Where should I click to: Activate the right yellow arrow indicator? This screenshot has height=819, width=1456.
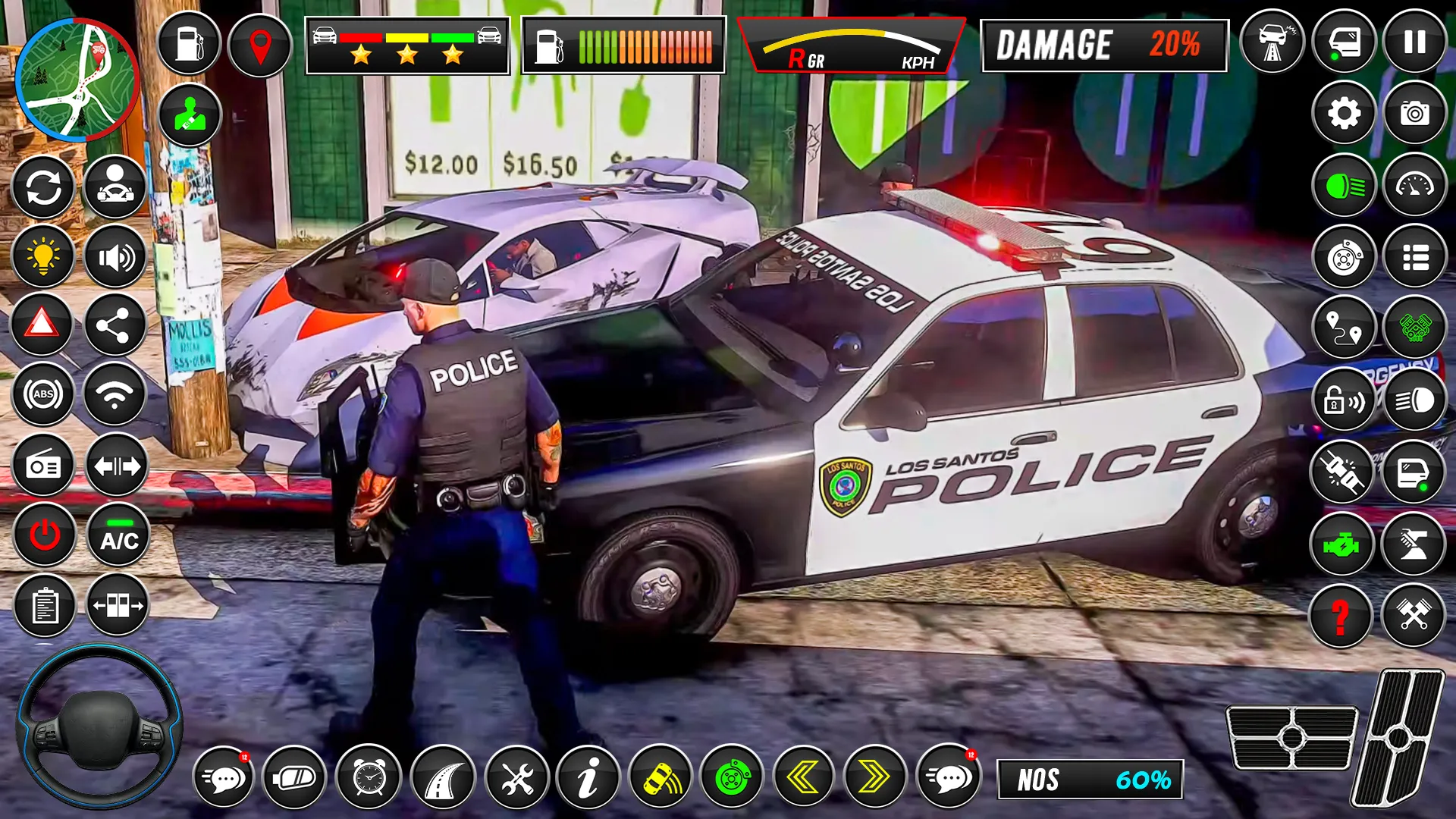click(x=874, y=777)
